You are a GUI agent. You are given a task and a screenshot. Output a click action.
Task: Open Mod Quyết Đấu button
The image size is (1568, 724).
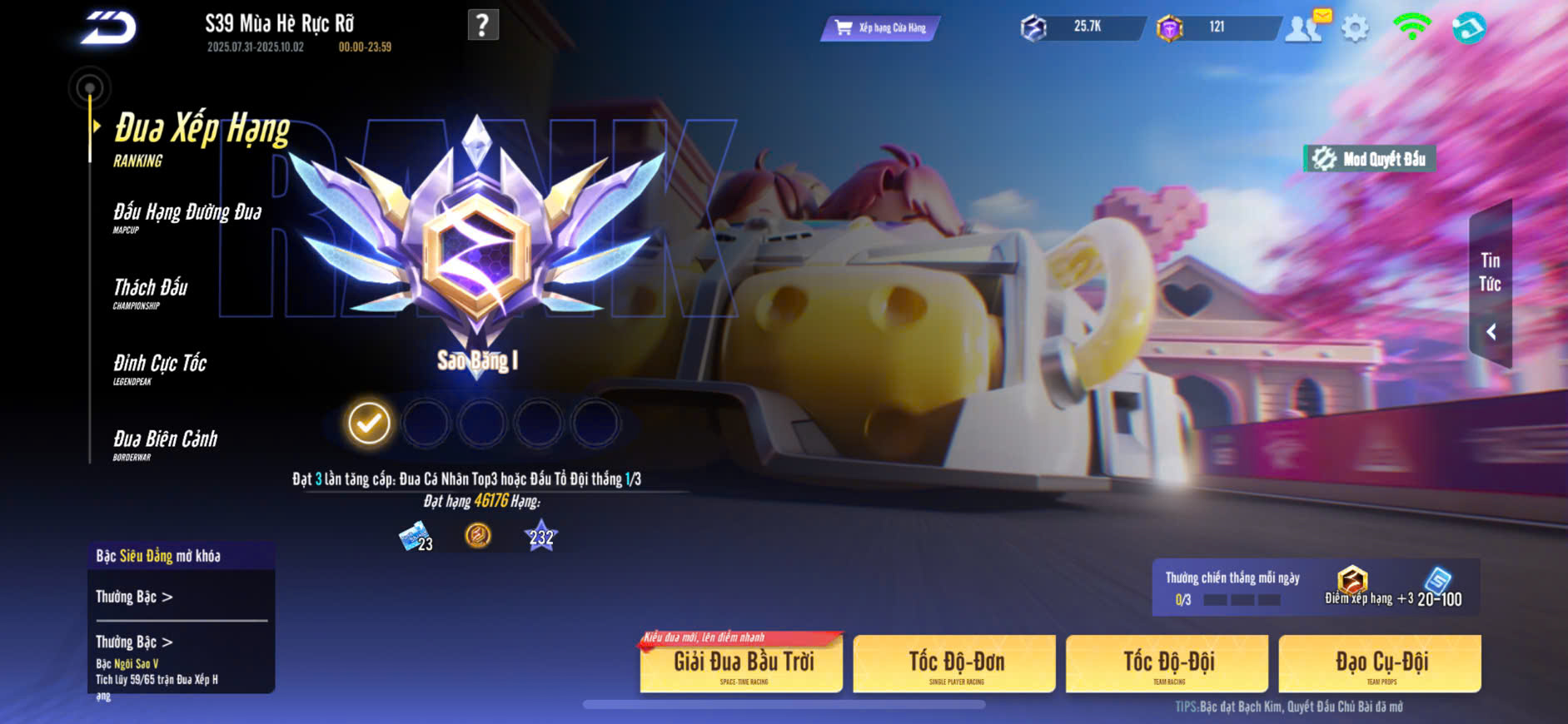(1370, 159)
